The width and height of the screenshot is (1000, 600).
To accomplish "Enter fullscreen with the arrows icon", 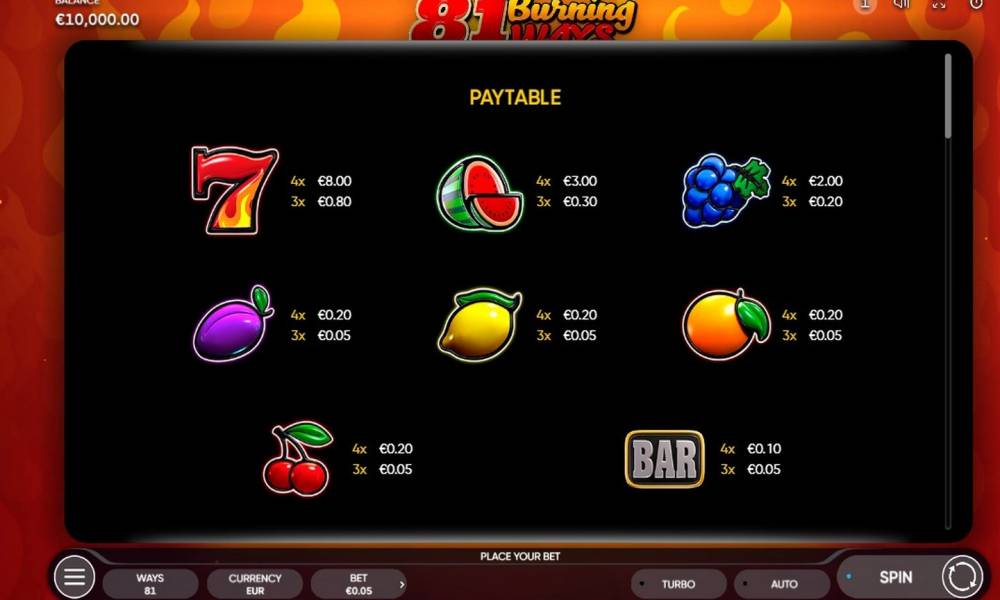I will (x=939, y=4).
